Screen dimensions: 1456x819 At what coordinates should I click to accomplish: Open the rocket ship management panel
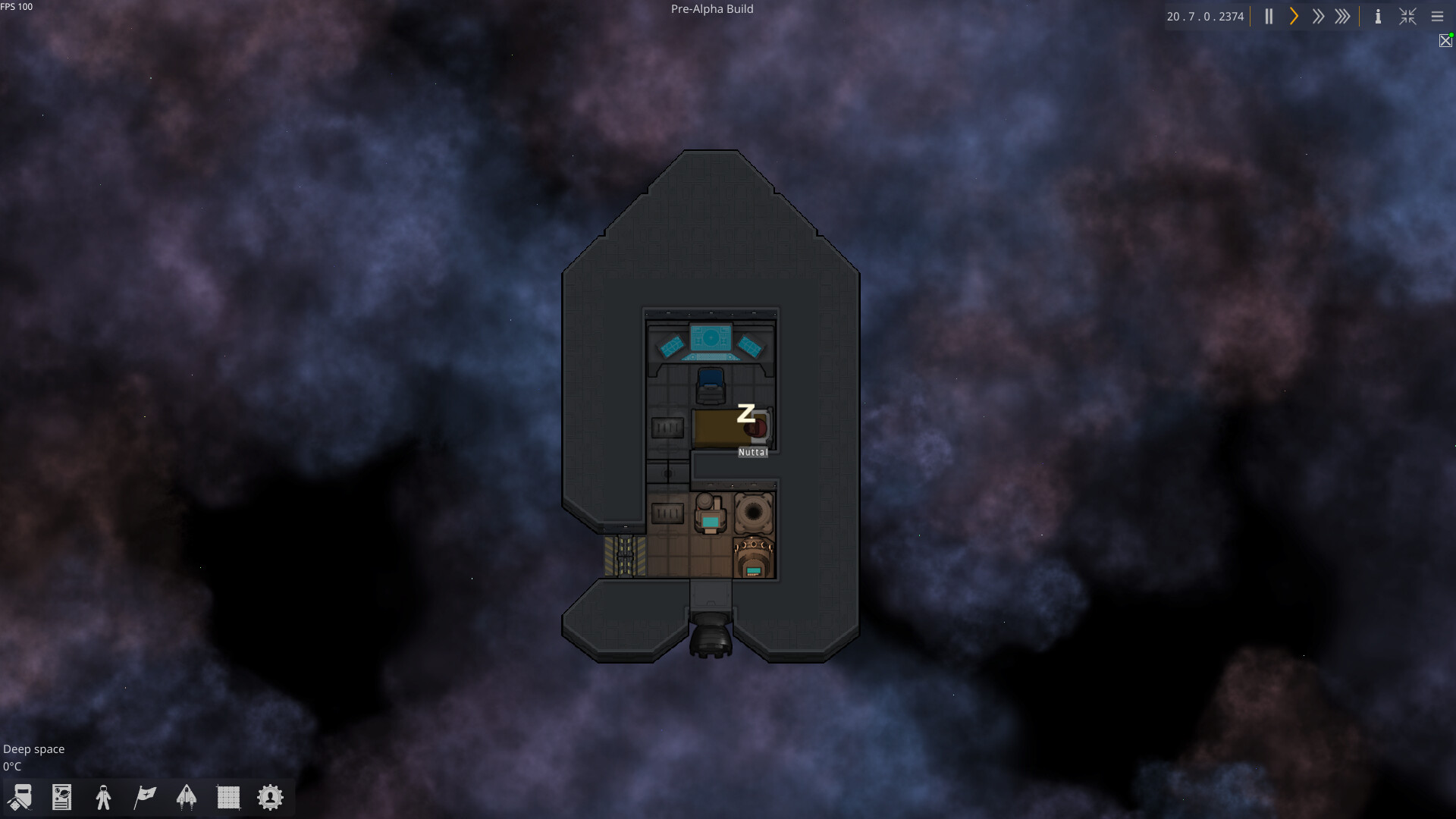click(187, 797)
